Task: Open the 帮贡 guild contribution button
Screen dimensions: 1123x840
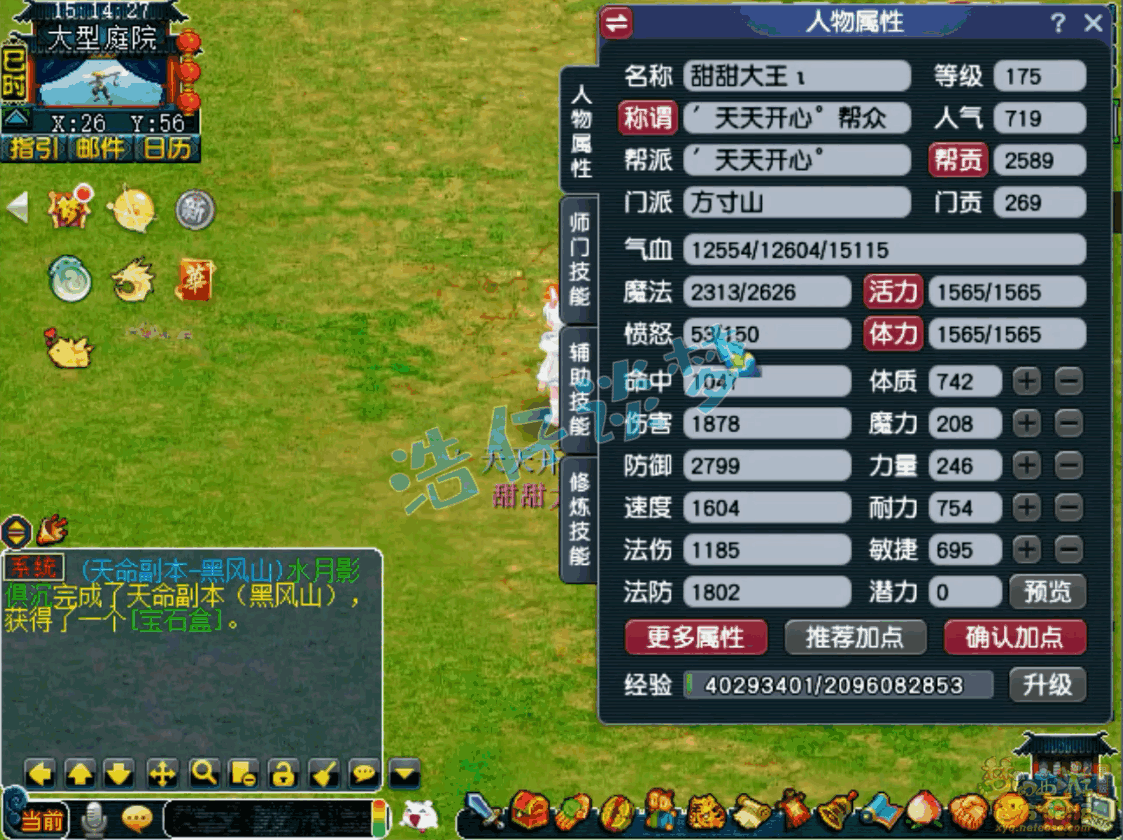Action: coord(958,160)
